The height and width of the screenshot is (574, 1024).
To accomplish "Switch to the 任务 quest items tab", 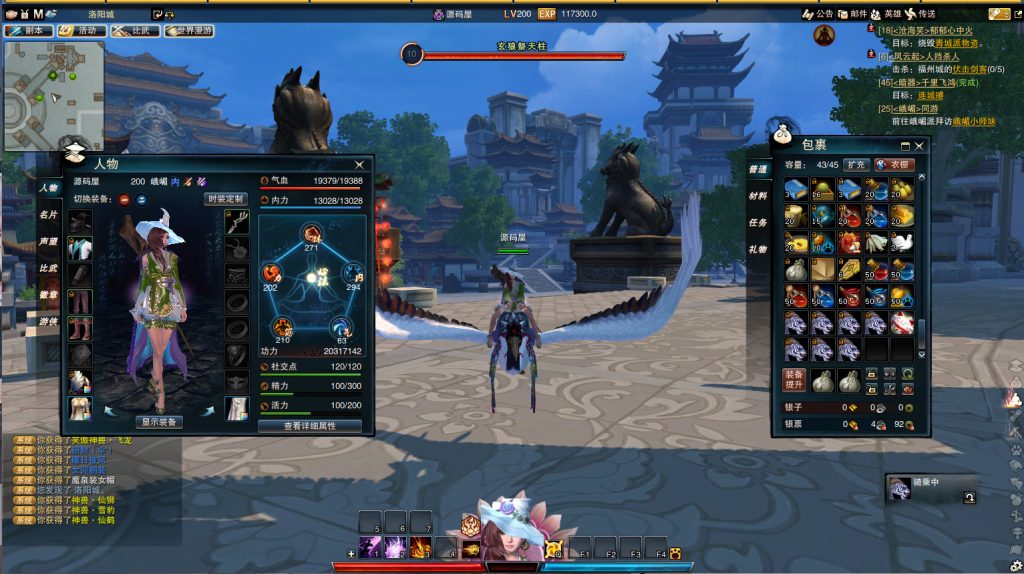I will [x=758, y=223].
